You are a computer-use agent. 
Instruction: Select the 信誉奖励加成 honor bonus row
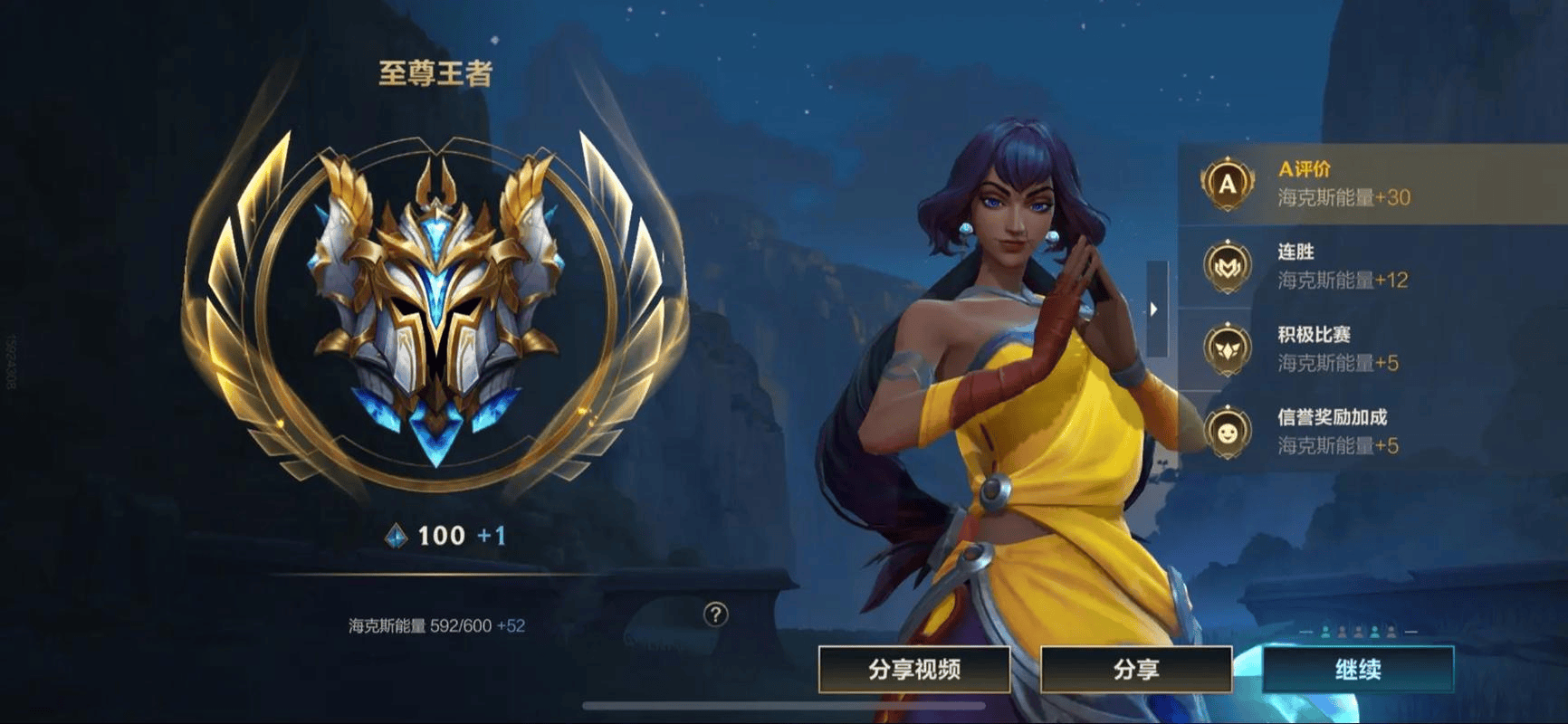coord(1372,432)
